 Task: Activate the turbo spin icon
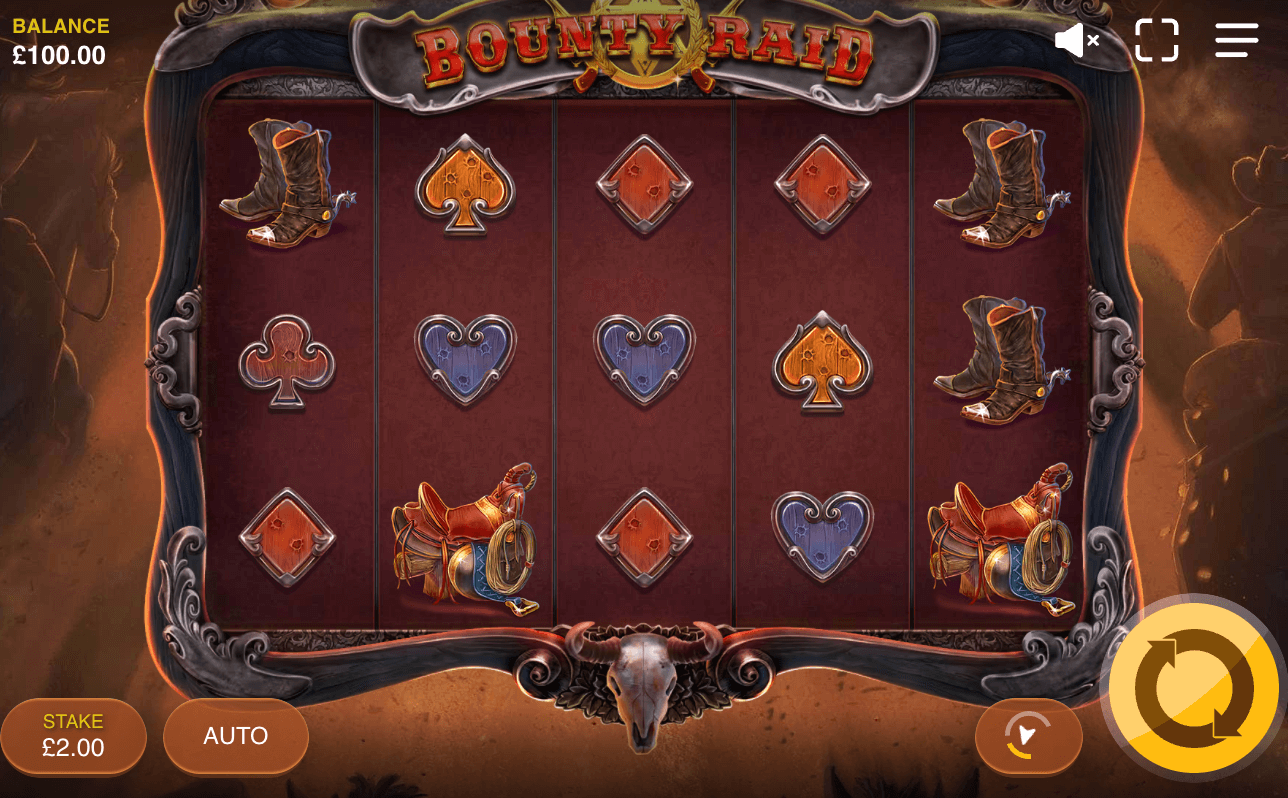point(1028,736)
